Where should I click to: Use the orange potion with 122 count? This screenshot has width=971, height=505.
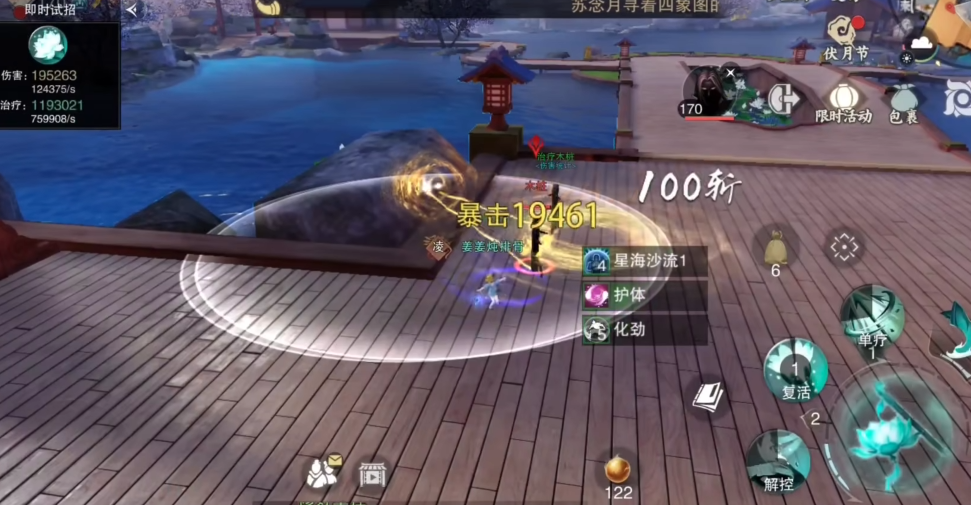[618, 469]
